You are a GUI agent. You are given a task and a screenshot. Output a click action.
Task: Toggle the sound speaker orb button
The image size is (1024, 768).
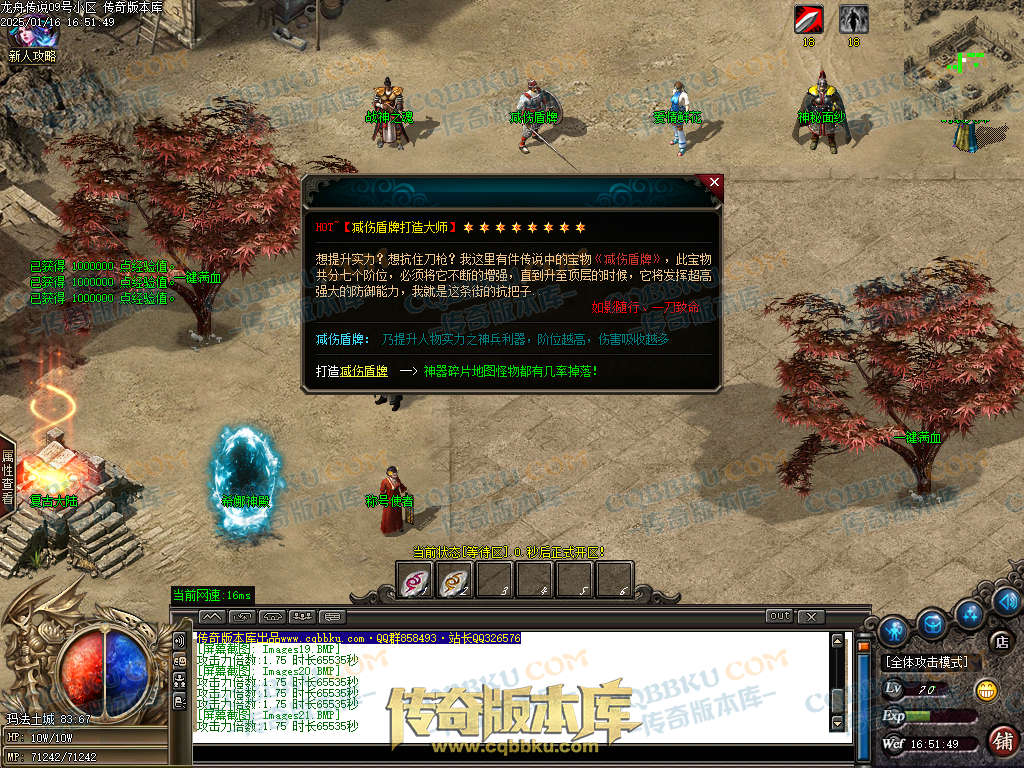1007,600
